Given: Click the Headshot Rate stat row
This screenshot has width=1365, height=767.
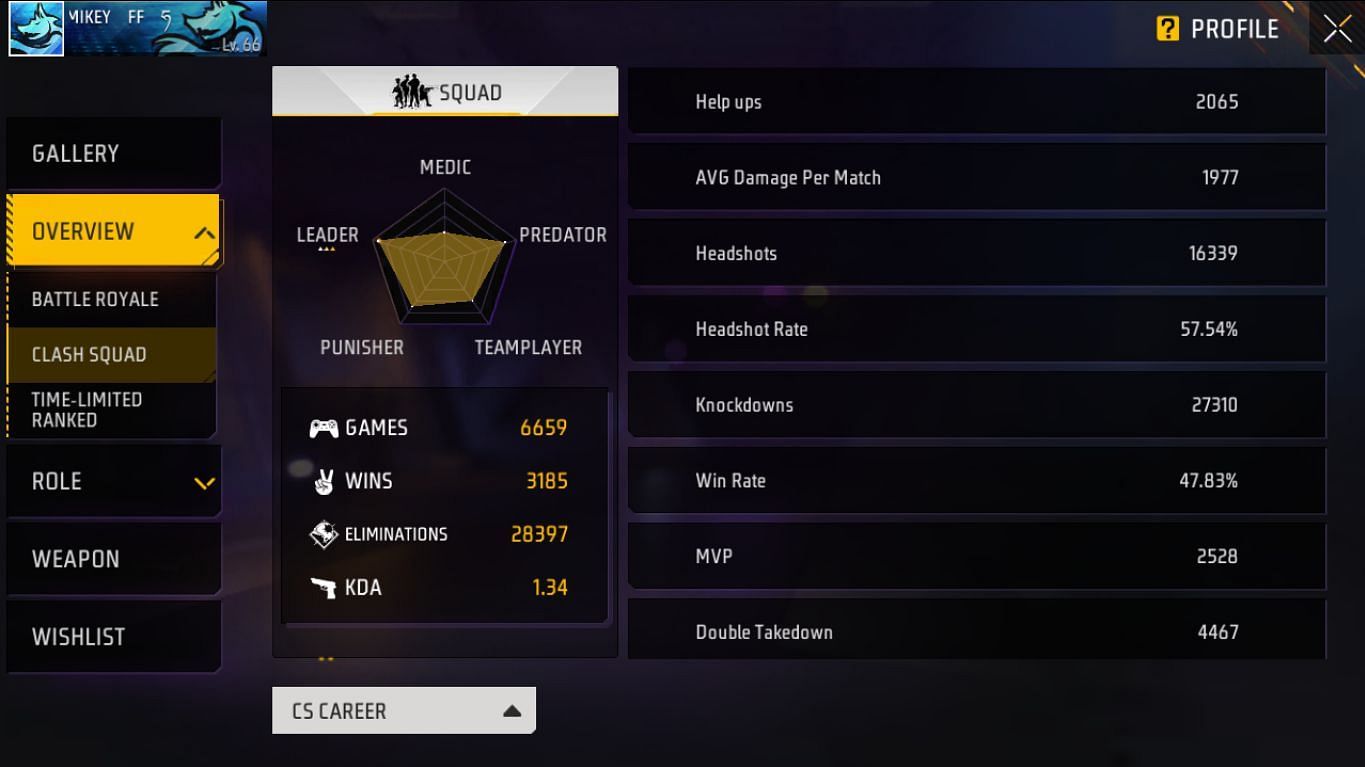Looking at the screenshot, I should [977, 328].
